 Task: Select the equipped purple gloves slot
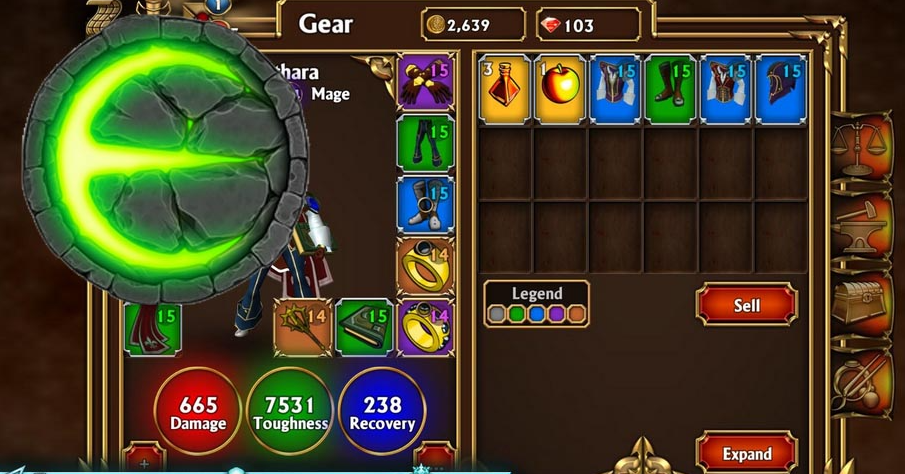425,81
